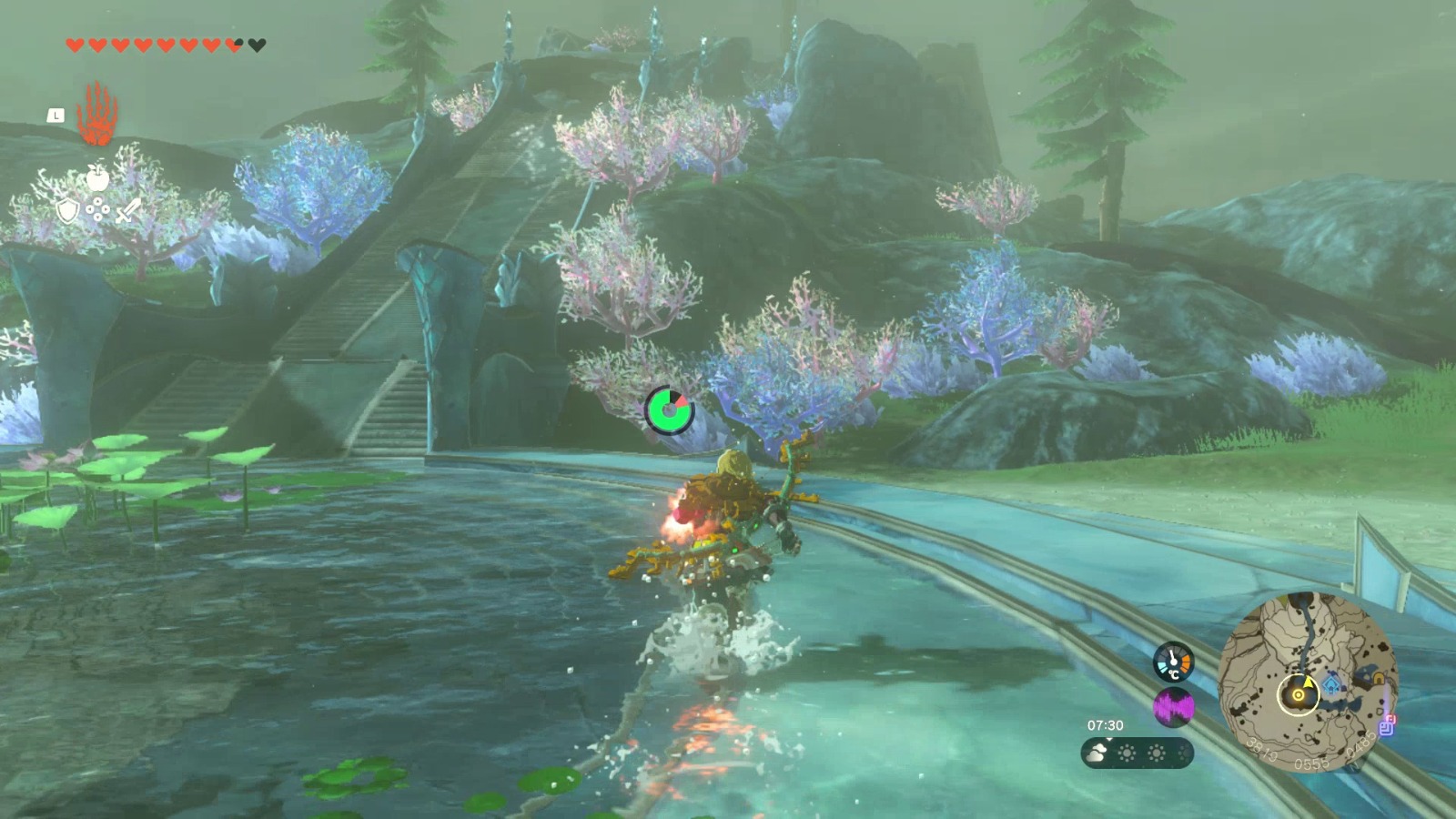This screenshot has width=1456, height=819.
Task: Select the last red heart in the health row
Action: (233, 44)
